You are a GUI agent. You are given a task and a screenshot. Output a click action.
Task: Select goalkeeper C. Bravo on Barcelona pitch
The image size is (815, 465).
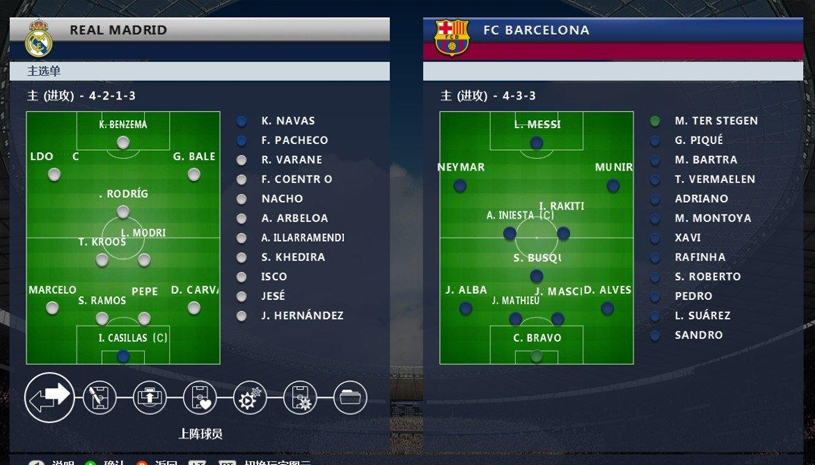(x=537, y=355)
